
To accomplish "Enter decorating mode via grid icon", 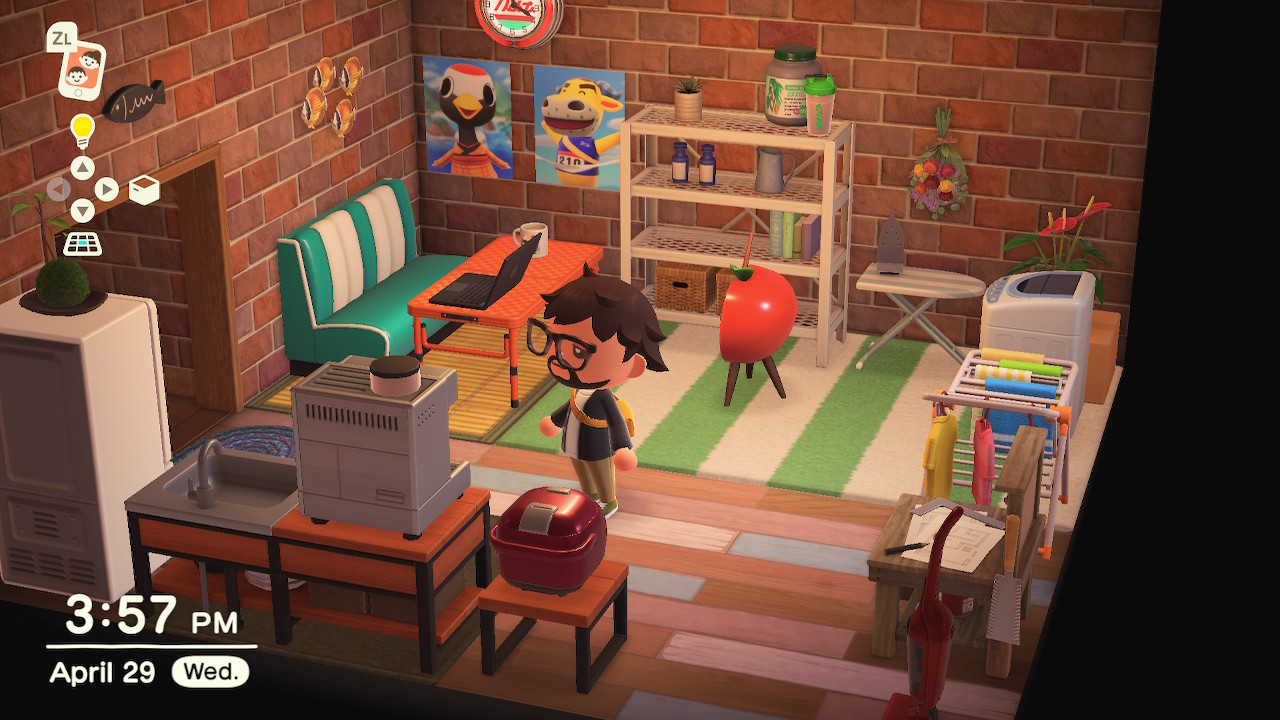I will 82,243.
